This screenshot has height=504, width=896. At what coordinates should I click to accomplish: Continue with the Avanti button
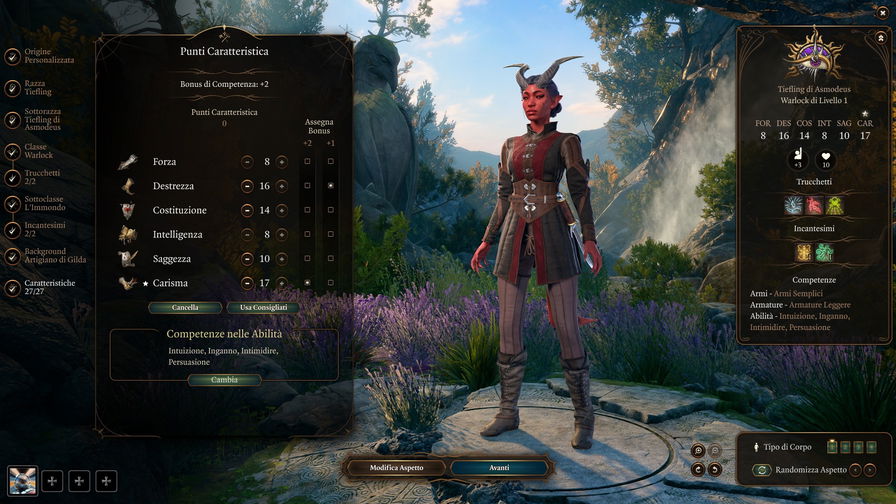[x=499, y=468]
